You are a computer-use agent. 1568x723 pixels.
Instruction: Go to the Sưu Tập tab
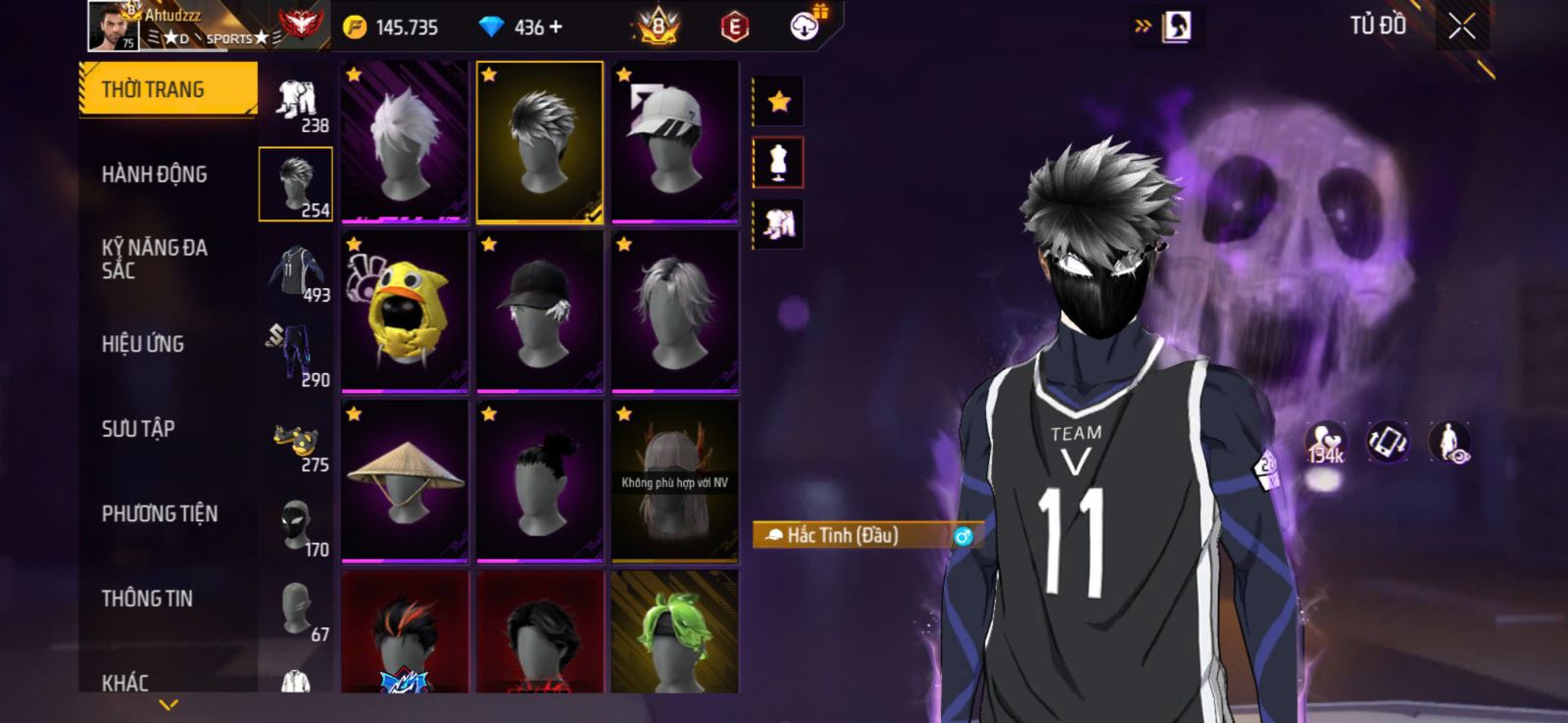[x=138, y=428]
